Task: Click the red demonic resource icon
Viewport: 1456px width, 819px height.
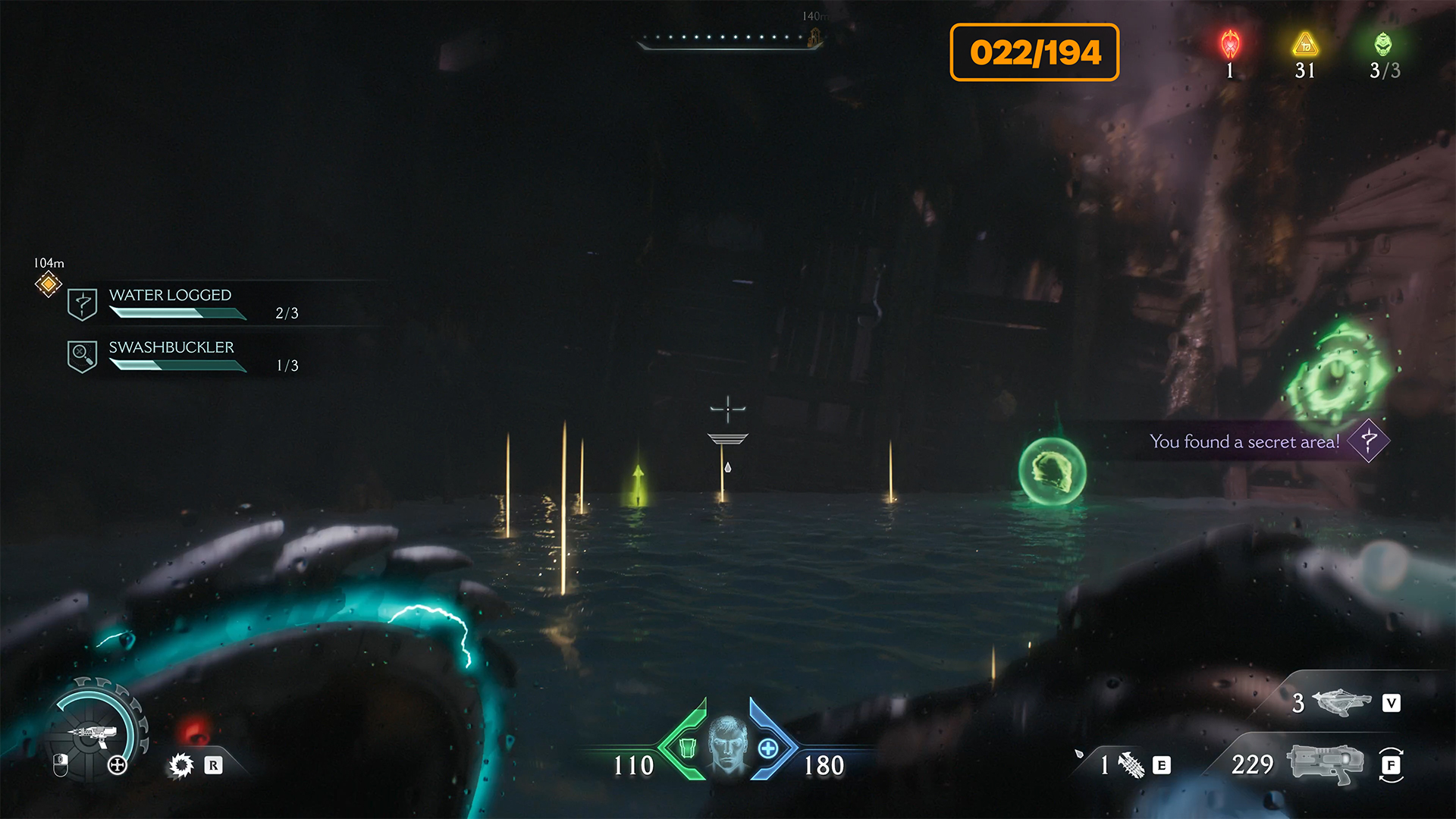Action: click(1230, 45)
